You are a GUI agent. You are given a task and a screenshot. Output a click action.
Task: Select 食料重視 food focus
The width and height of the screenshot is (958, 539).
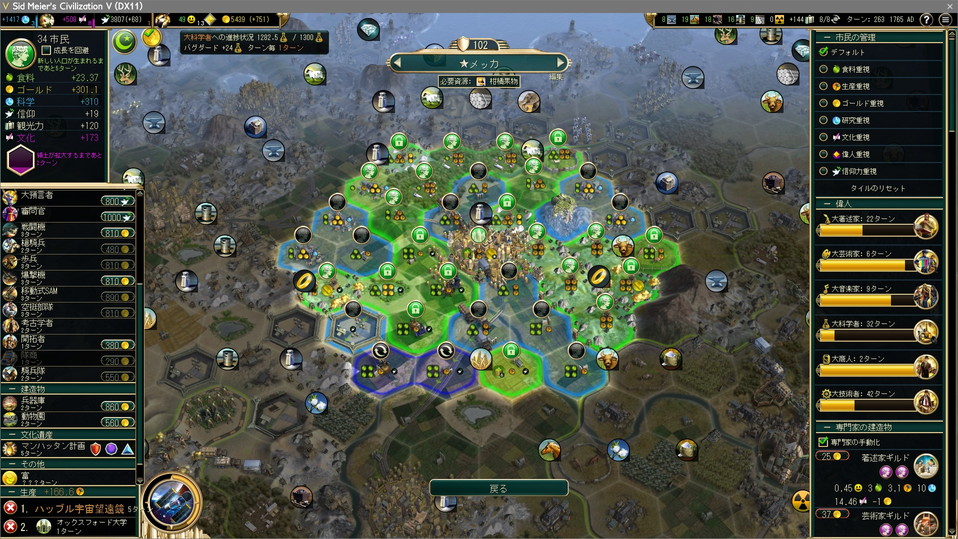[825, 69]
